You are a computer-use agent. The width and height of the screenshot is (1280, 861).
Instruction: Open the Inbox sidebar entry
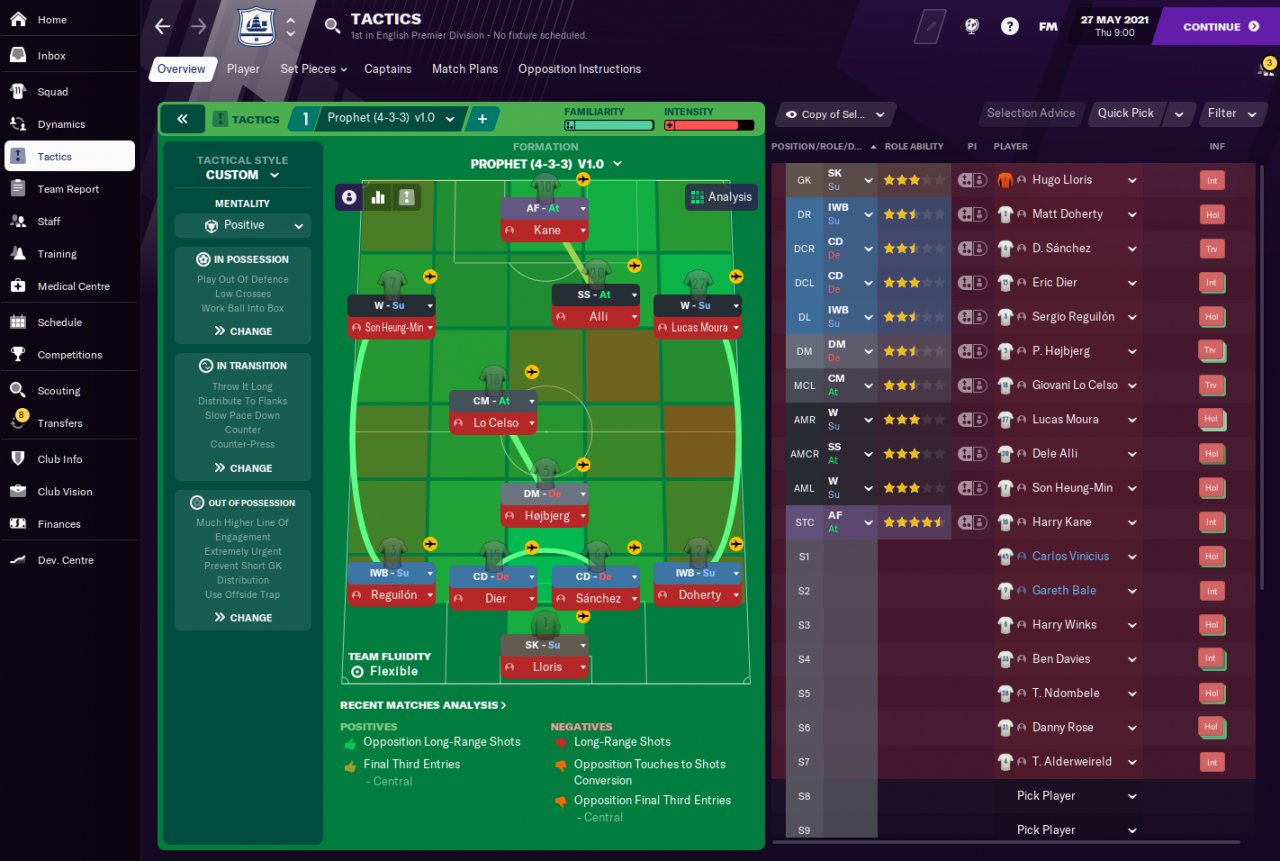pos(52,56)
